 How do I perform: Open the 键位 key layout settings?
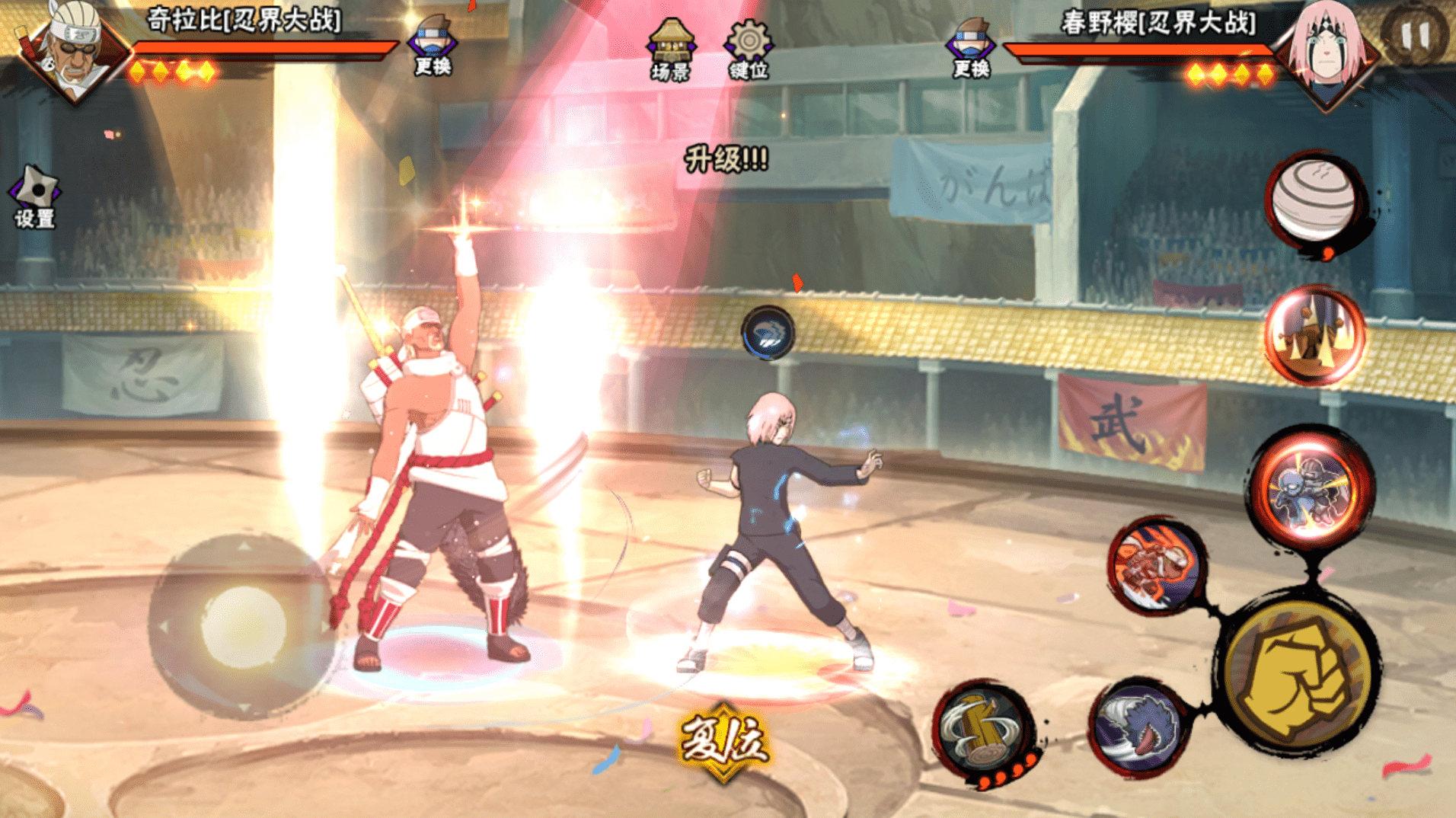[749, 50]
